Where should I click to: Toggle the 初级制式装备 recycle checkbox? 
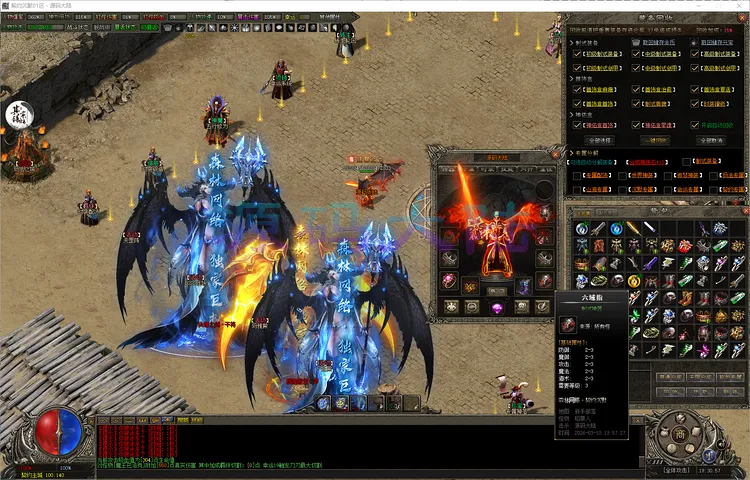(x=577, y=56)
